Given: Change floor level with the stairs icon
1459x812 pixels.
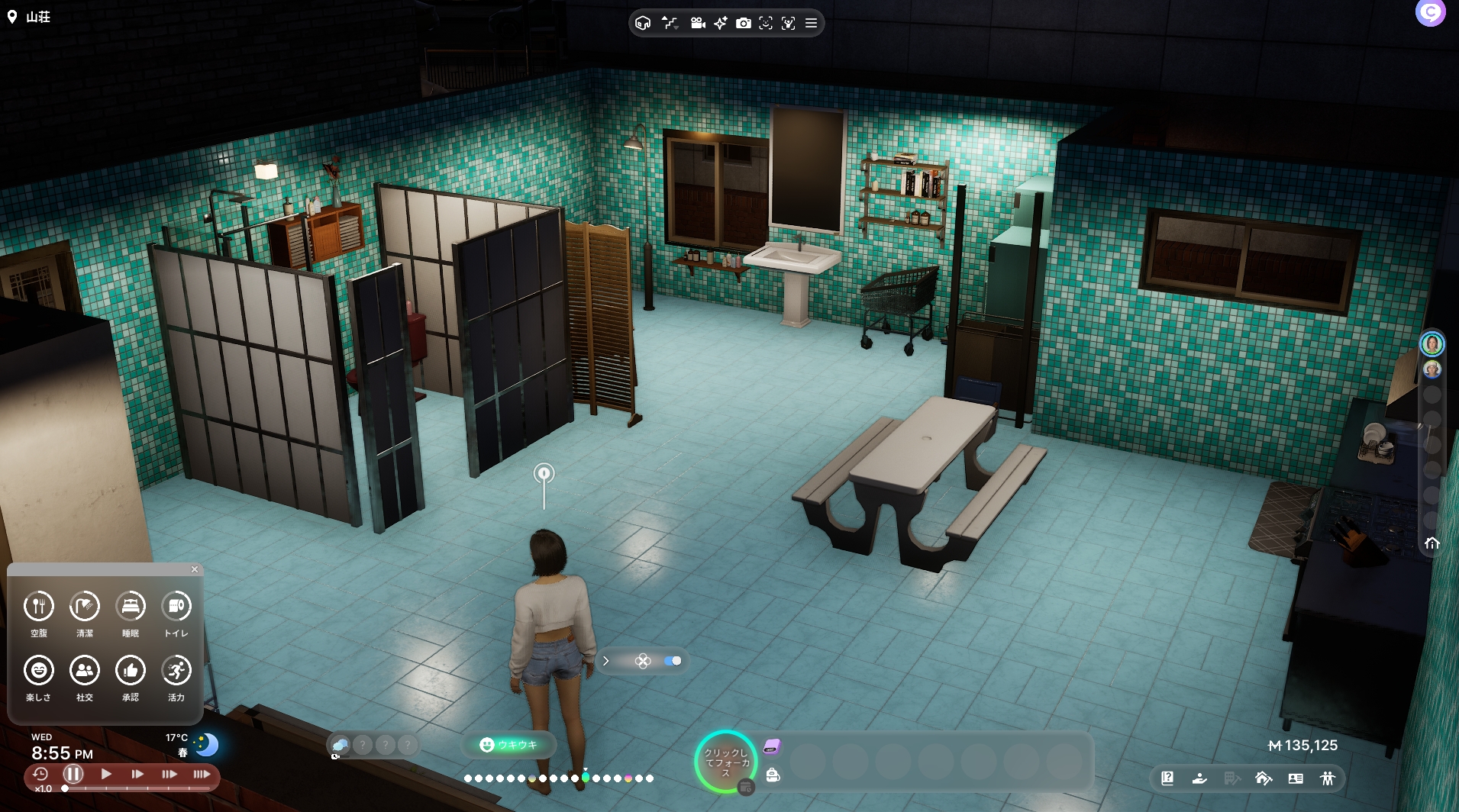Looking at the screenshot, I should point(670,24).
